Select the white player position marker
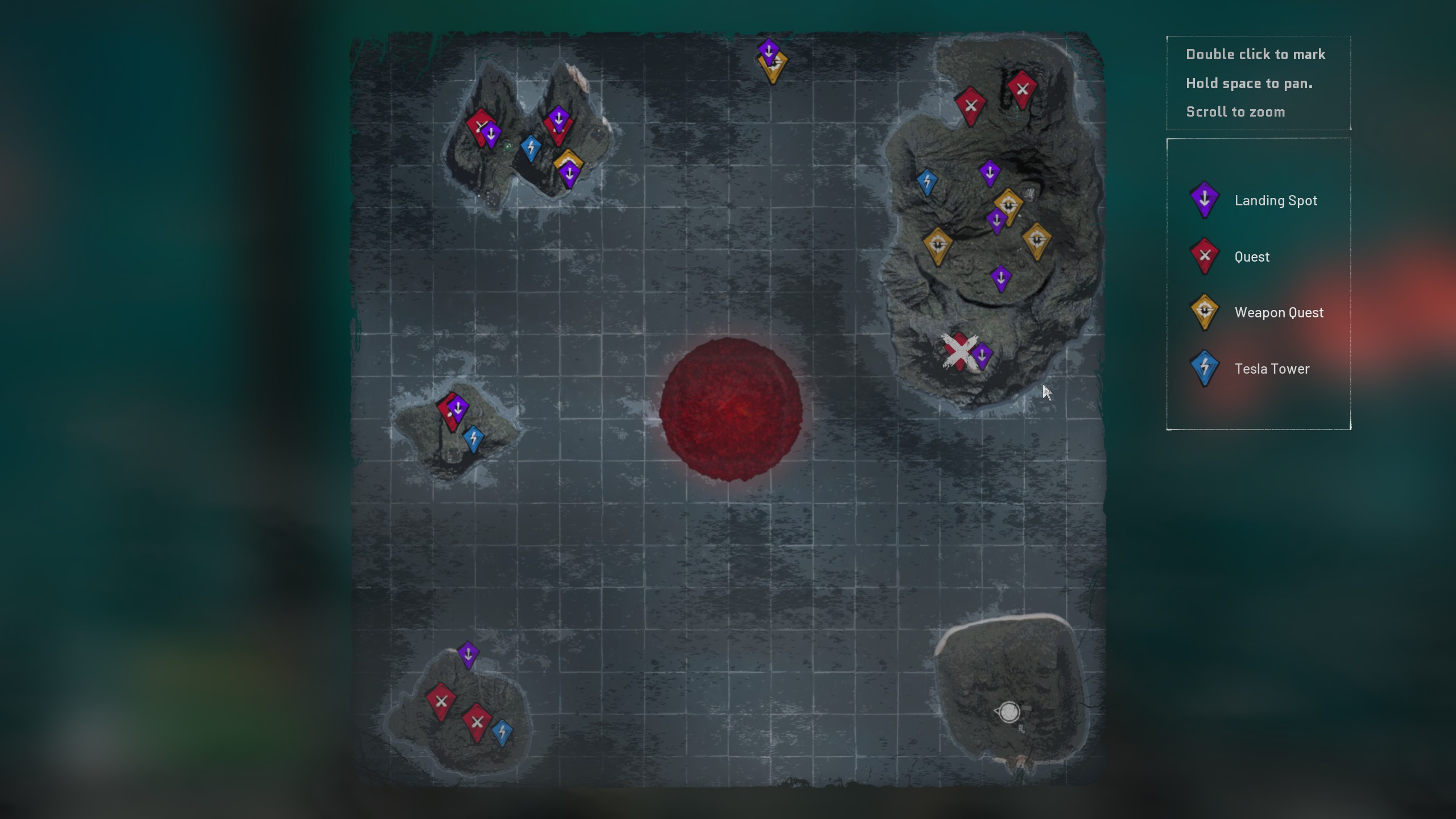Image resolution: width=1456 pixels, height=819 pixels. point(1009,712)
